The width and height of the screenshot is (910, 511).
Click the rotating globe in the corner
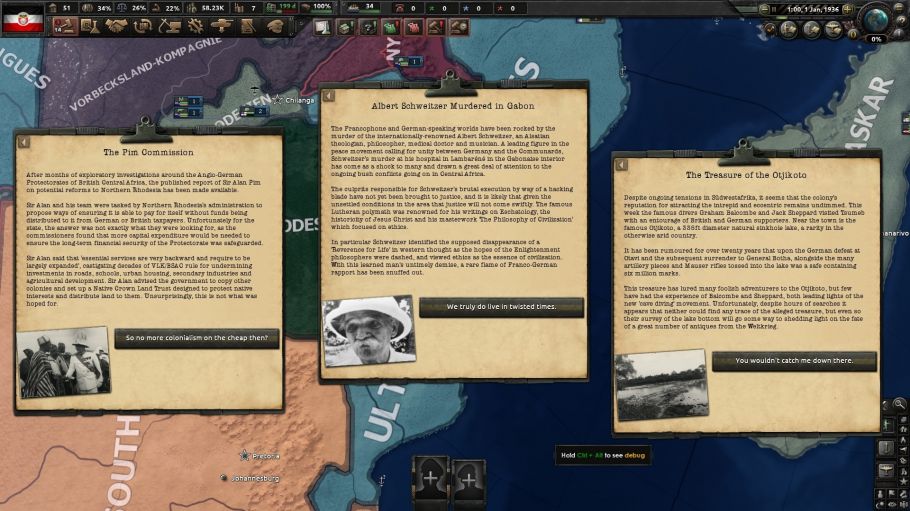pyautogui.click(x=878, y=19)
